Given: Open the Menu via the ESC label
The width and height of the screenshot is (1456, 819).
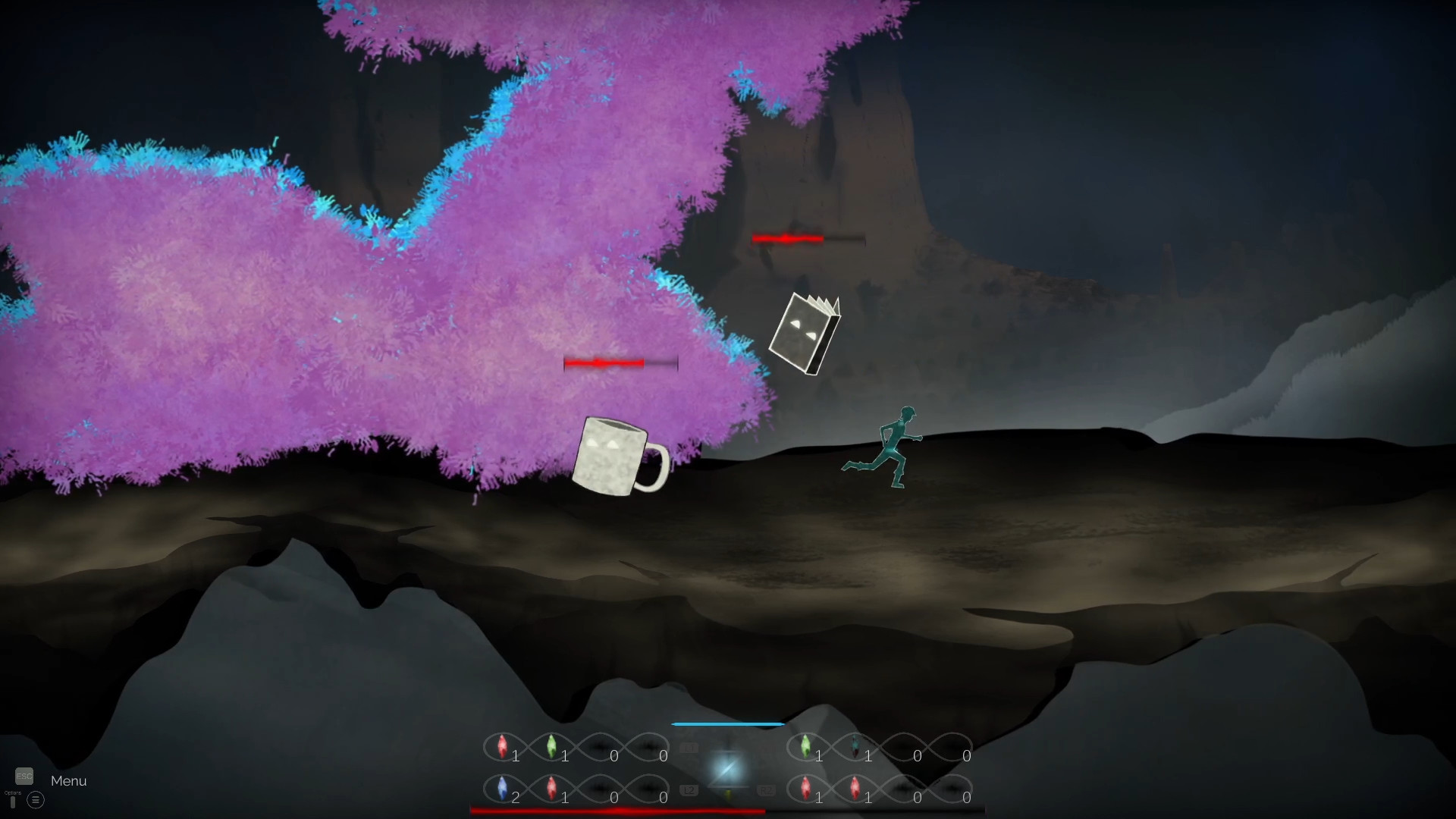Looking at the screenshot, I should [x=24, y=776].
